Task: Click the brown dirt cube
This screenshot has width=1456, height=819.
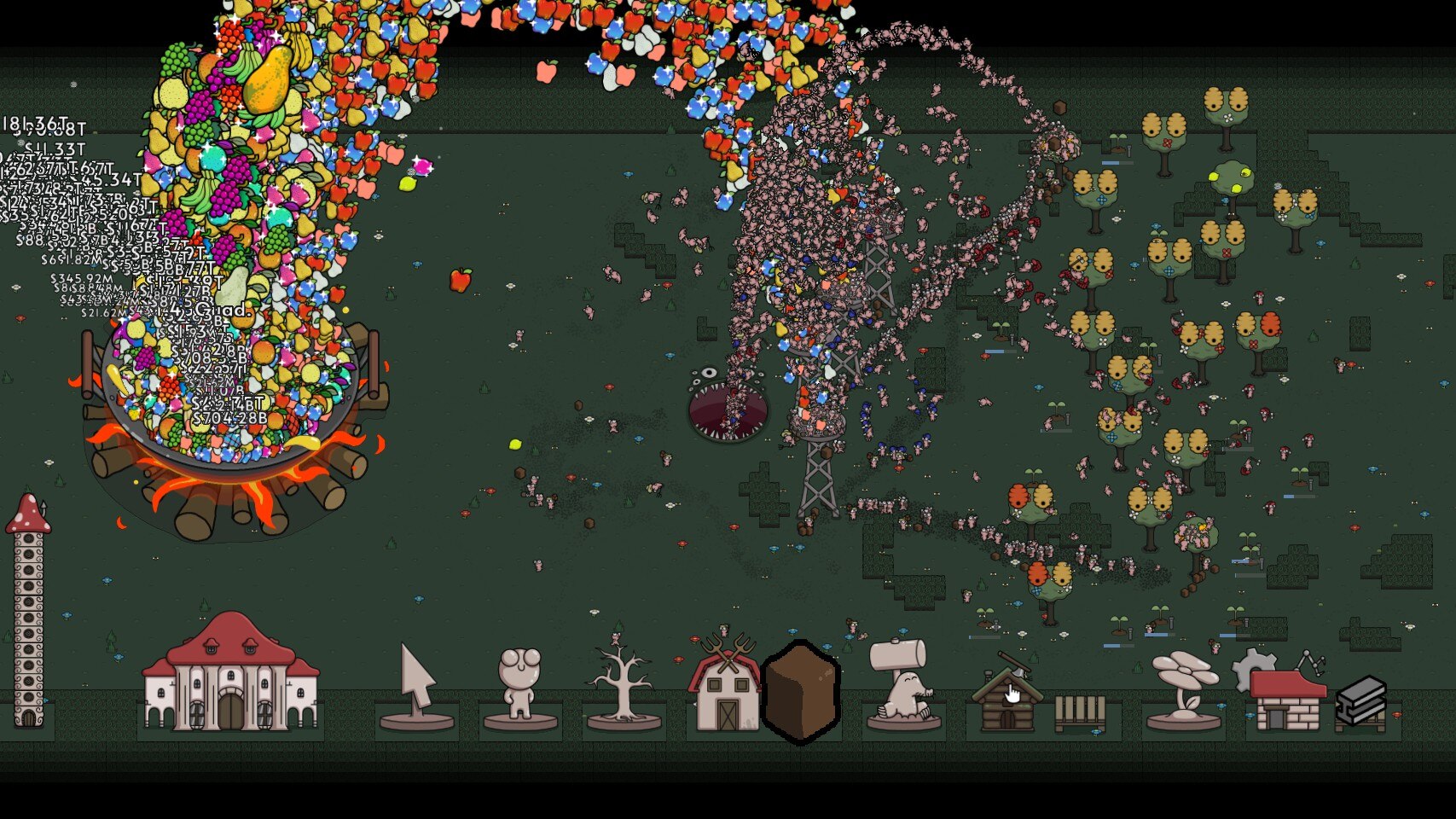Action: coord(800,691)
